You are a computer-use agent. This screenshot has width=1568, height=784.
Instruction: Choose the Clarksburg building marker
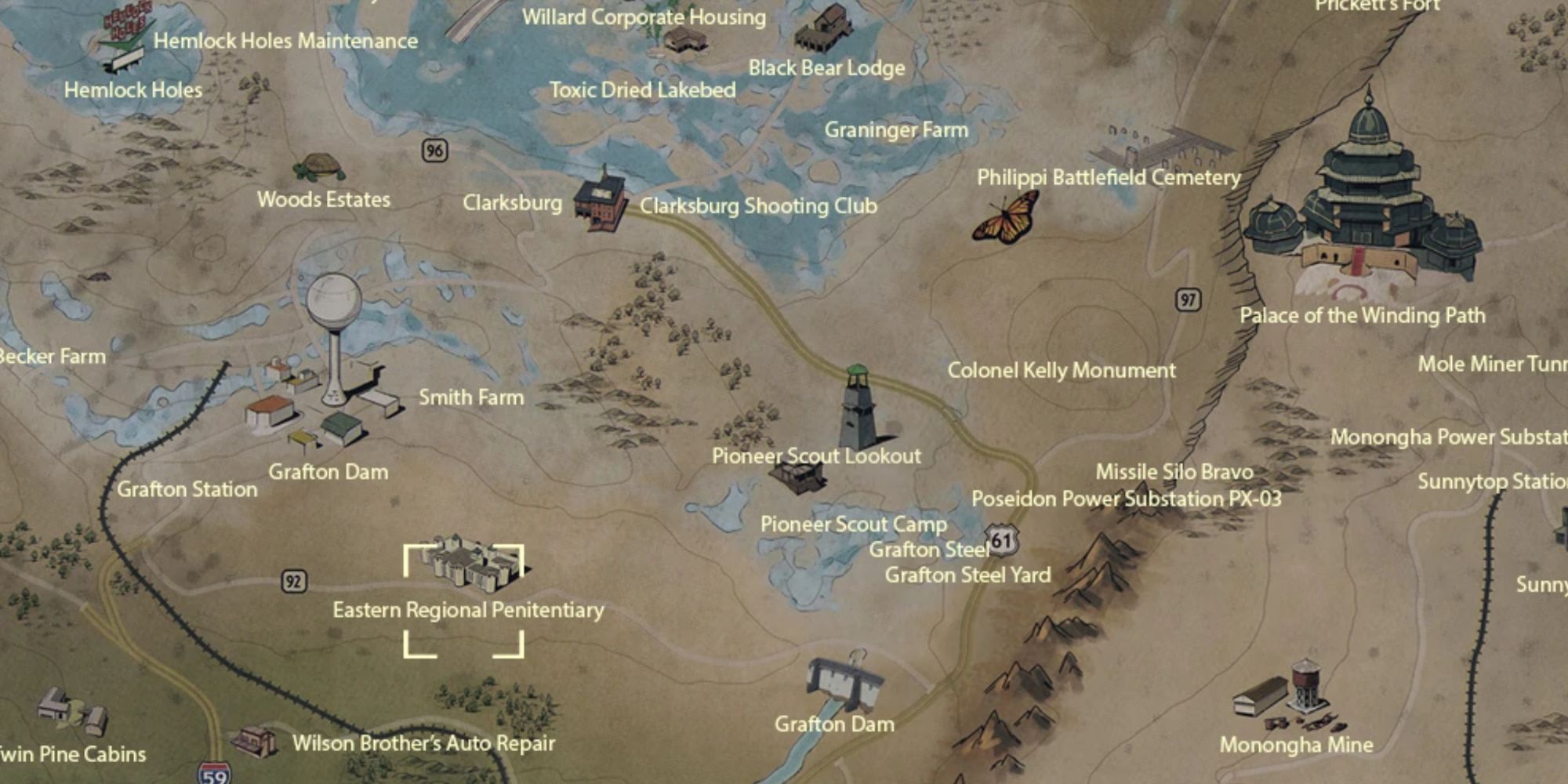coord(600,201)
